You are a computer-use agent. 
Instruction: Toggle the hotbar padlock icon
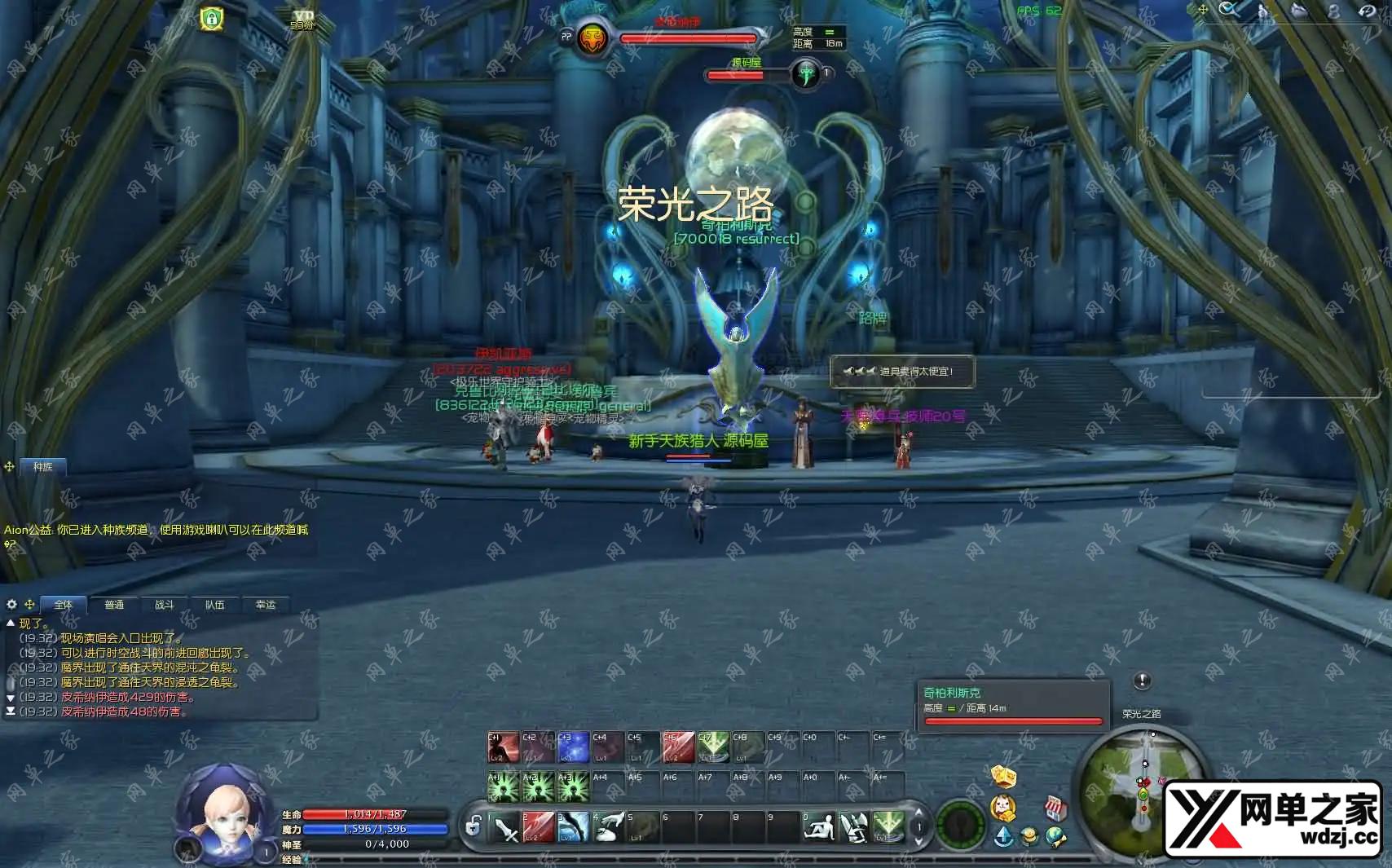pyautogui.click(x=473, y=827)
